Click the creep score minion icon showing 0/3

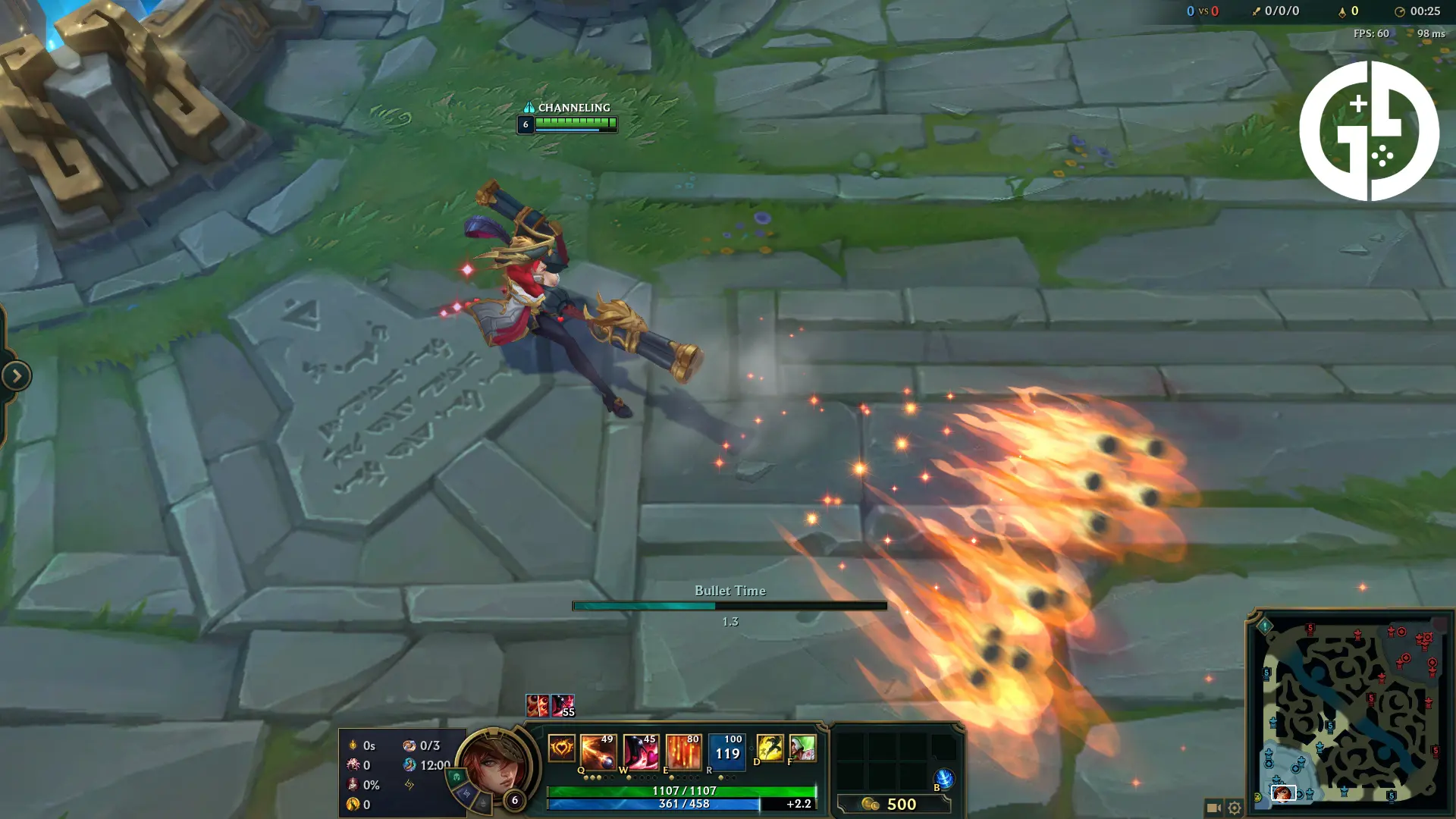pyautogui.click(x=410, y=747)
